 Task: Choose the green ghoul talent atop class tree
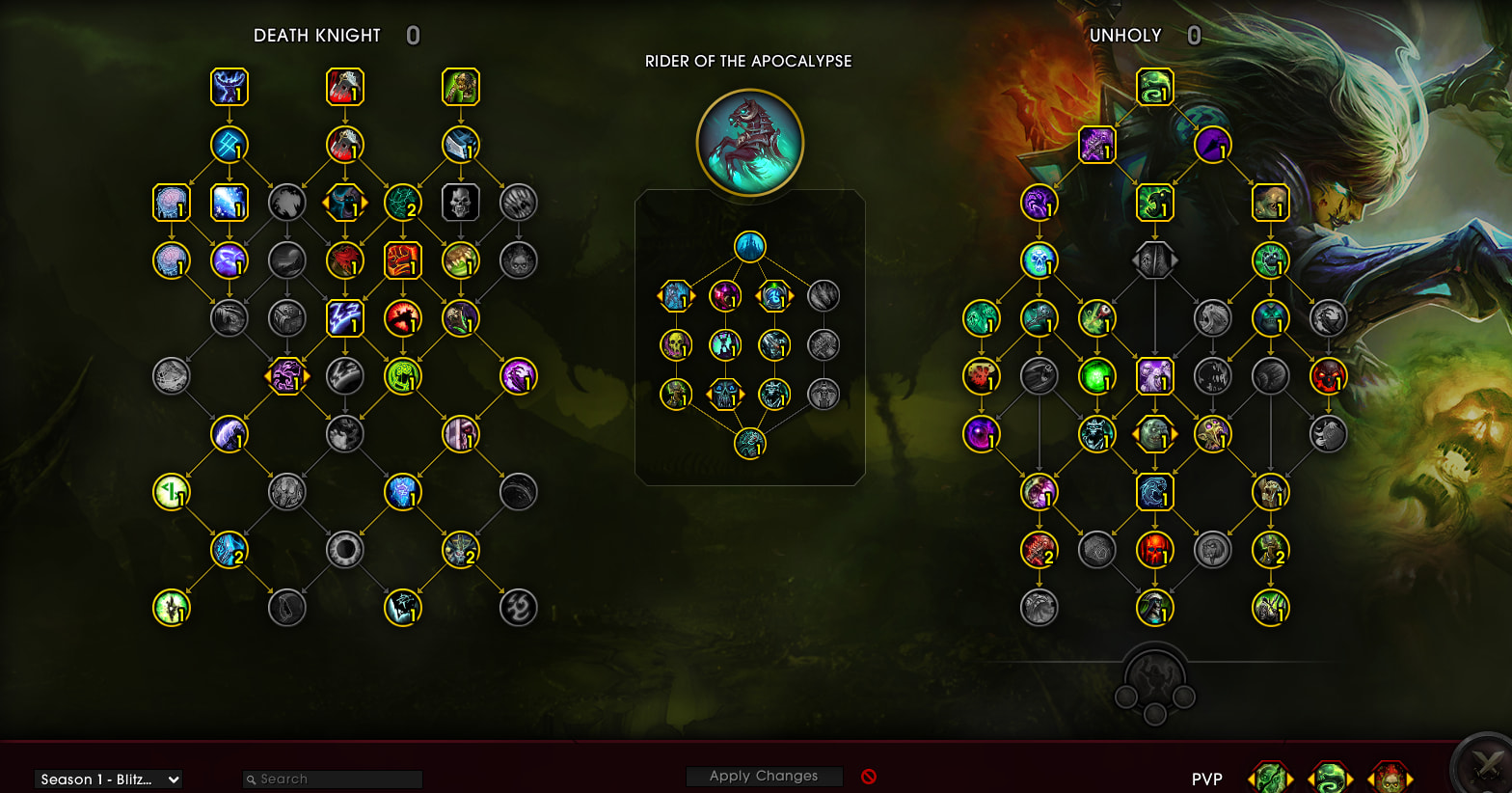click(x=460, y=87)
